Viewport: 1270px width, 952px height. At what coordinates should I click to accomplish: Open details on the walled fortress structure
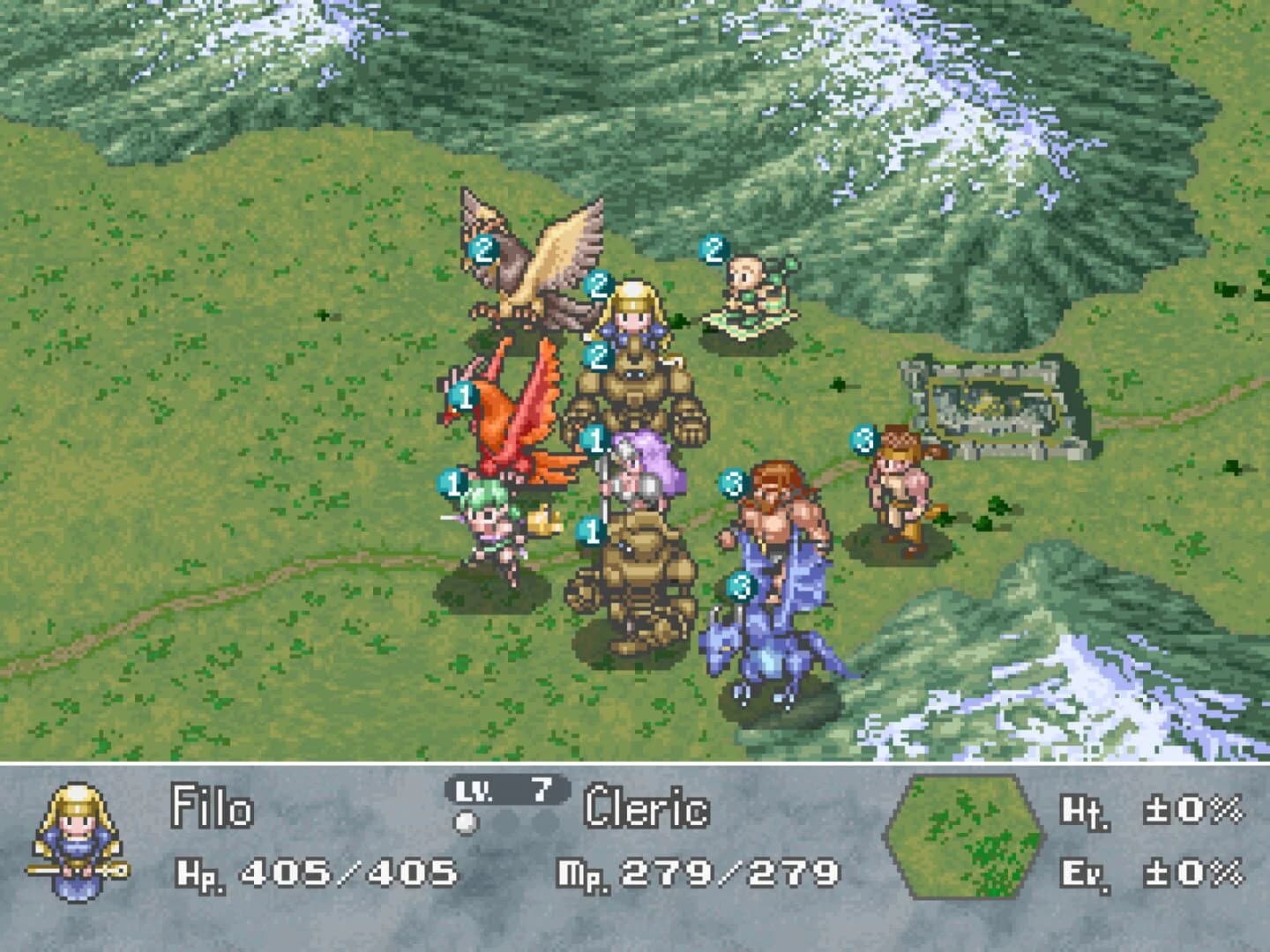click(992, 401)
